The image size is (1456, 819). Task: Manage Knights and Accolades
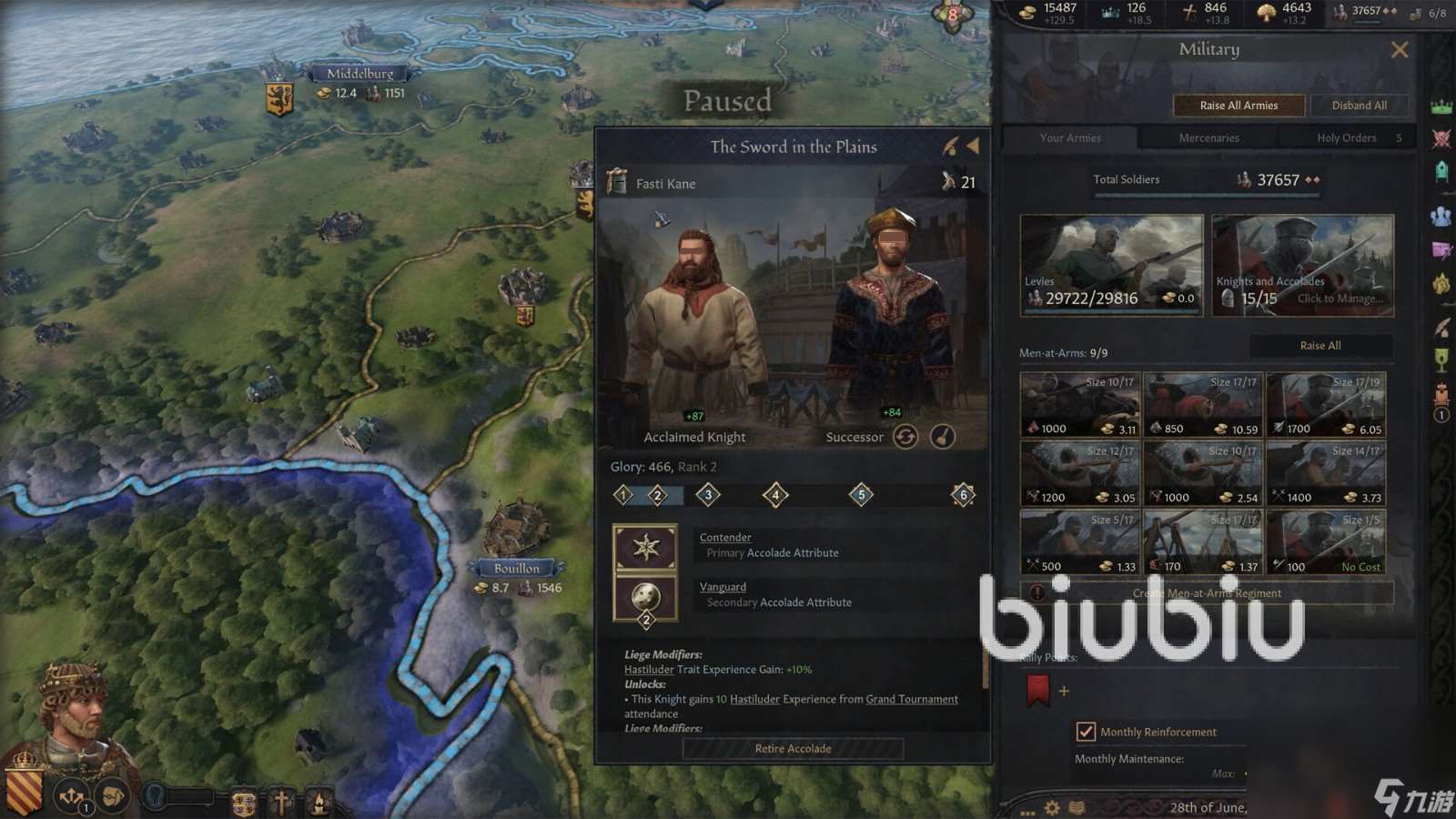click(1302, 265)
